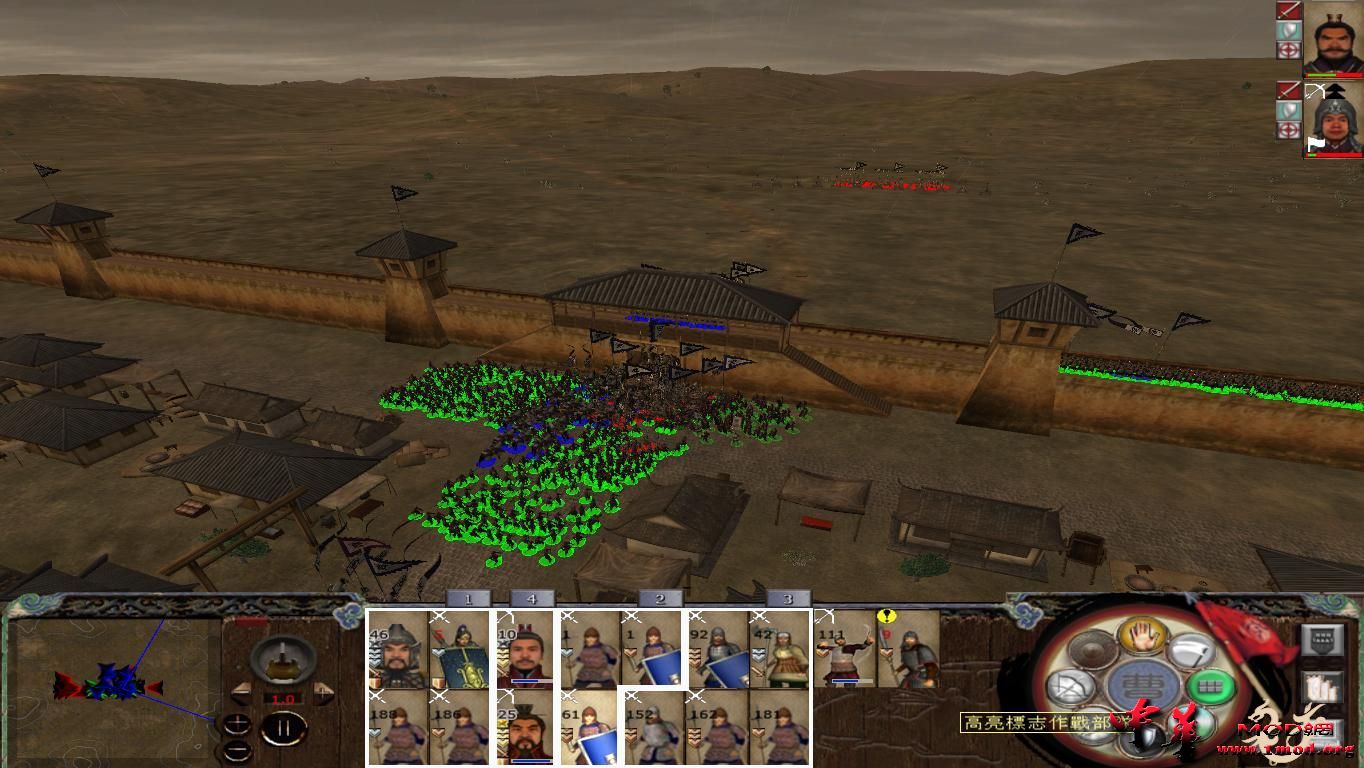The height and width of the screenshot is (768, 1364).
Task: Open the battle objectives banner icon
Action: point(1323,640)
